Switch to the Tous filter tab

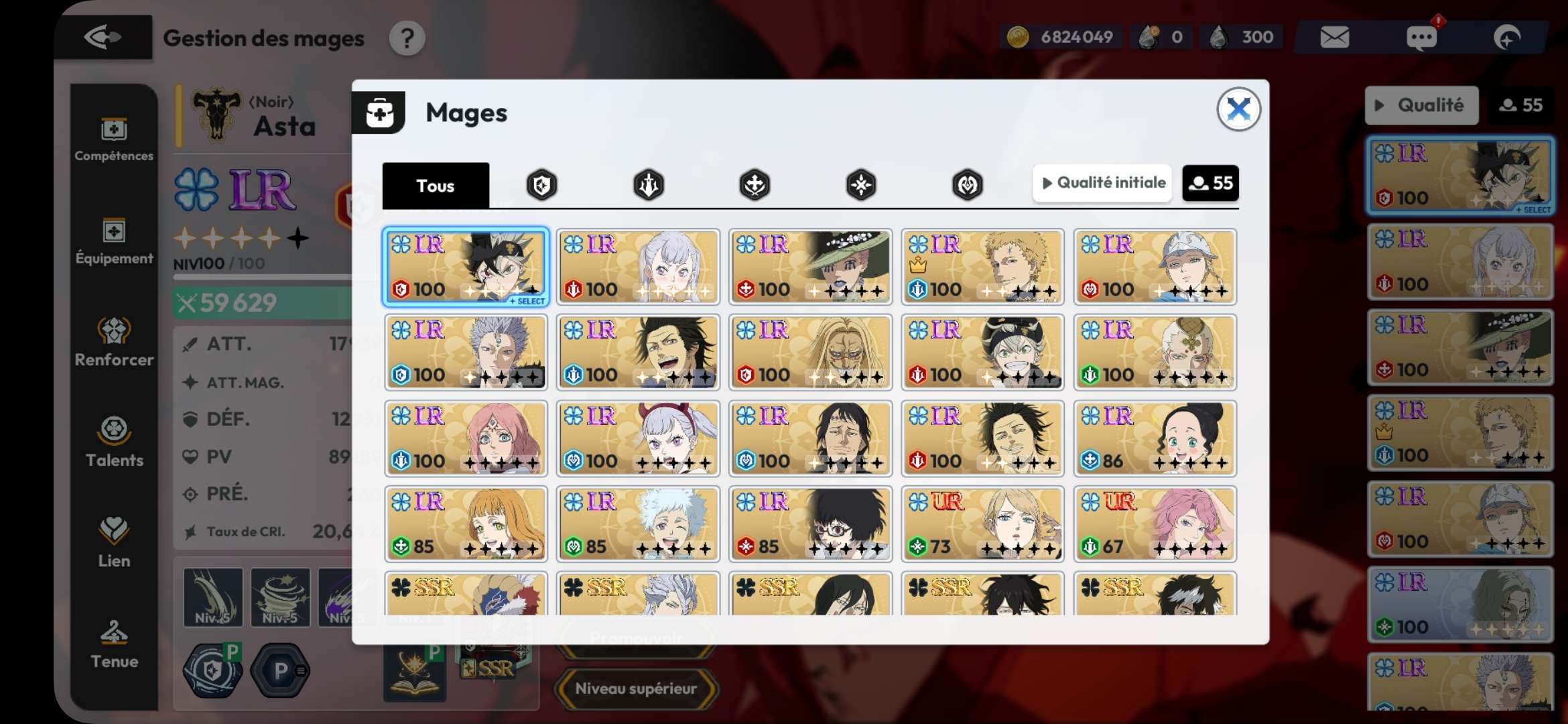[436, 185]
